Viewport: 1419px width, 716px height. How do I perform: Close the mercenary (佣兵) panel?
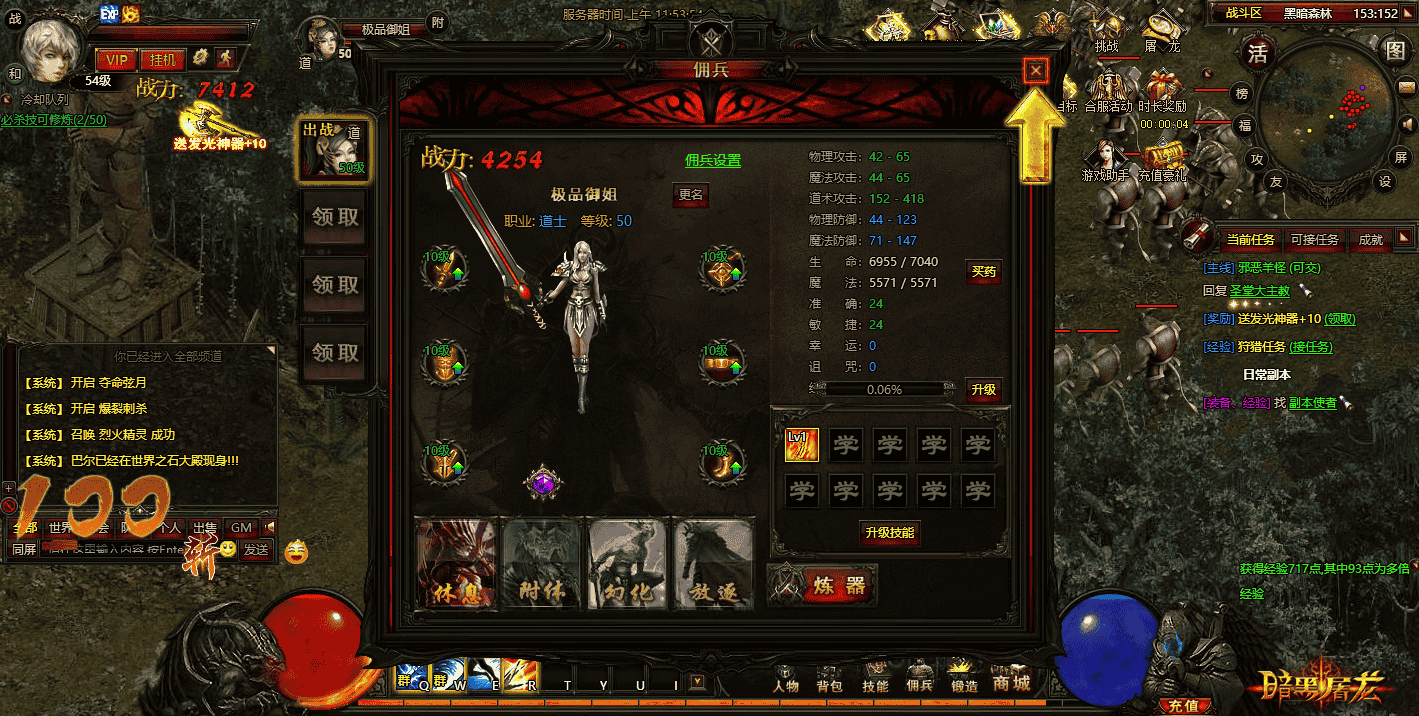1036,70
